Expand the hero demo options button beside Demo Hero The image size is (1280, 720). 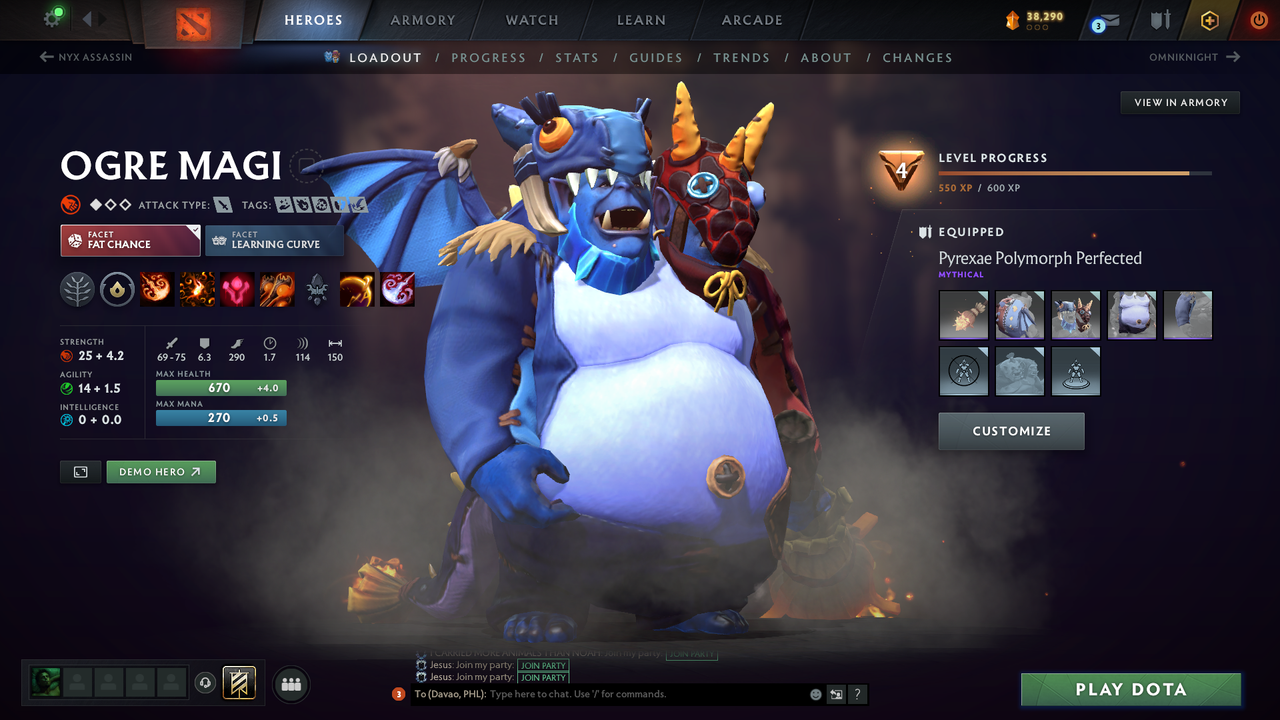click(80, 471)
